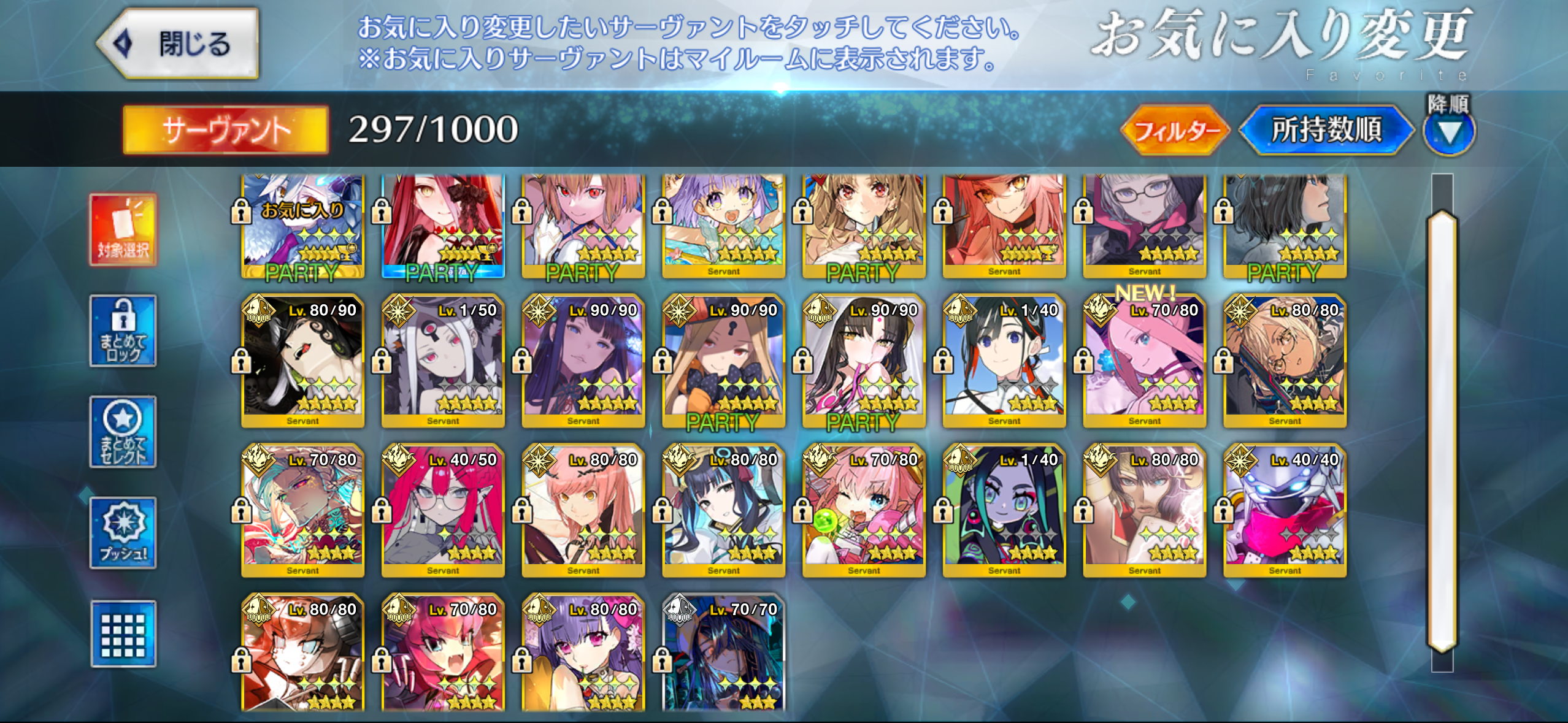Viewport: 1568px width, 723px height.
Task: Pick the servant card labeled お気に入り
Action: click(303, 226)
